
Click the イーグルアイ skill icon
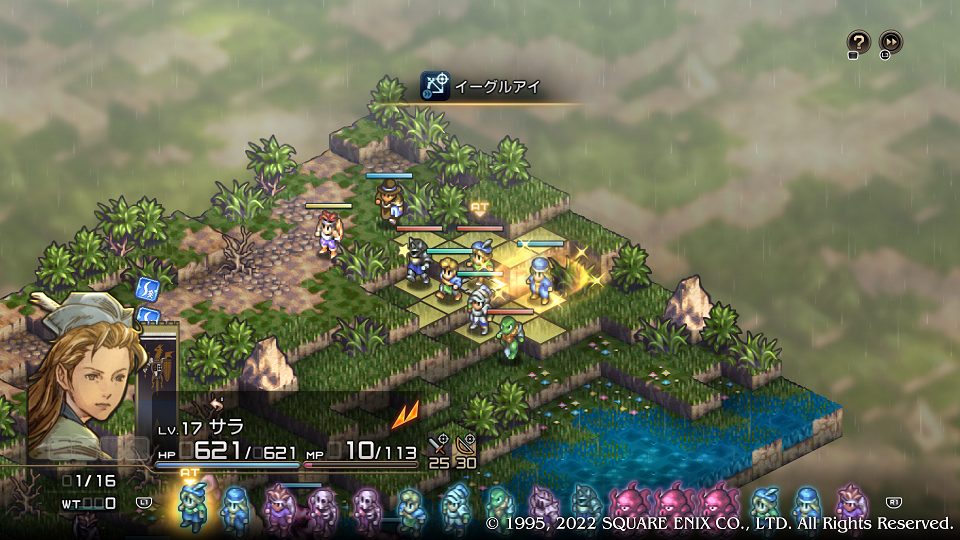point(434,86)
